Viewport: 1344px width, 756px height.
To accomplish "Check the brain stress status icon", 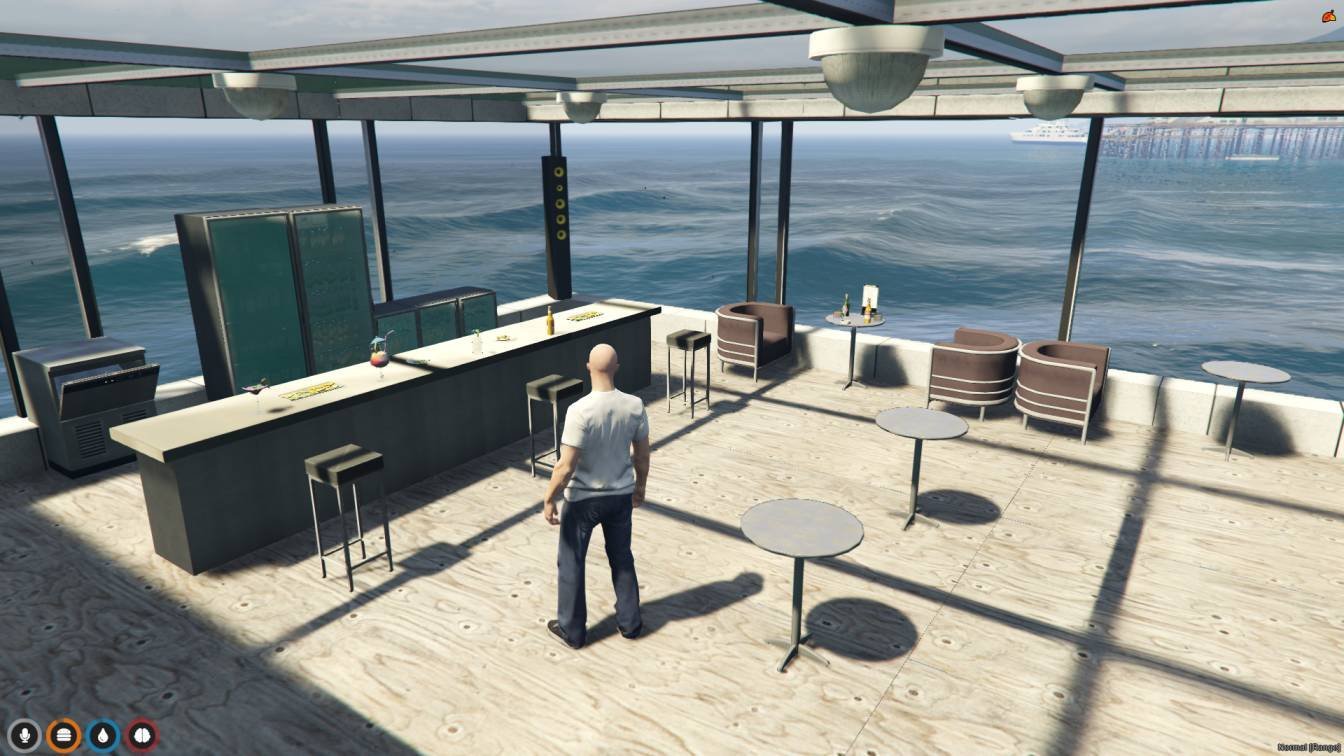I will 141,736.
